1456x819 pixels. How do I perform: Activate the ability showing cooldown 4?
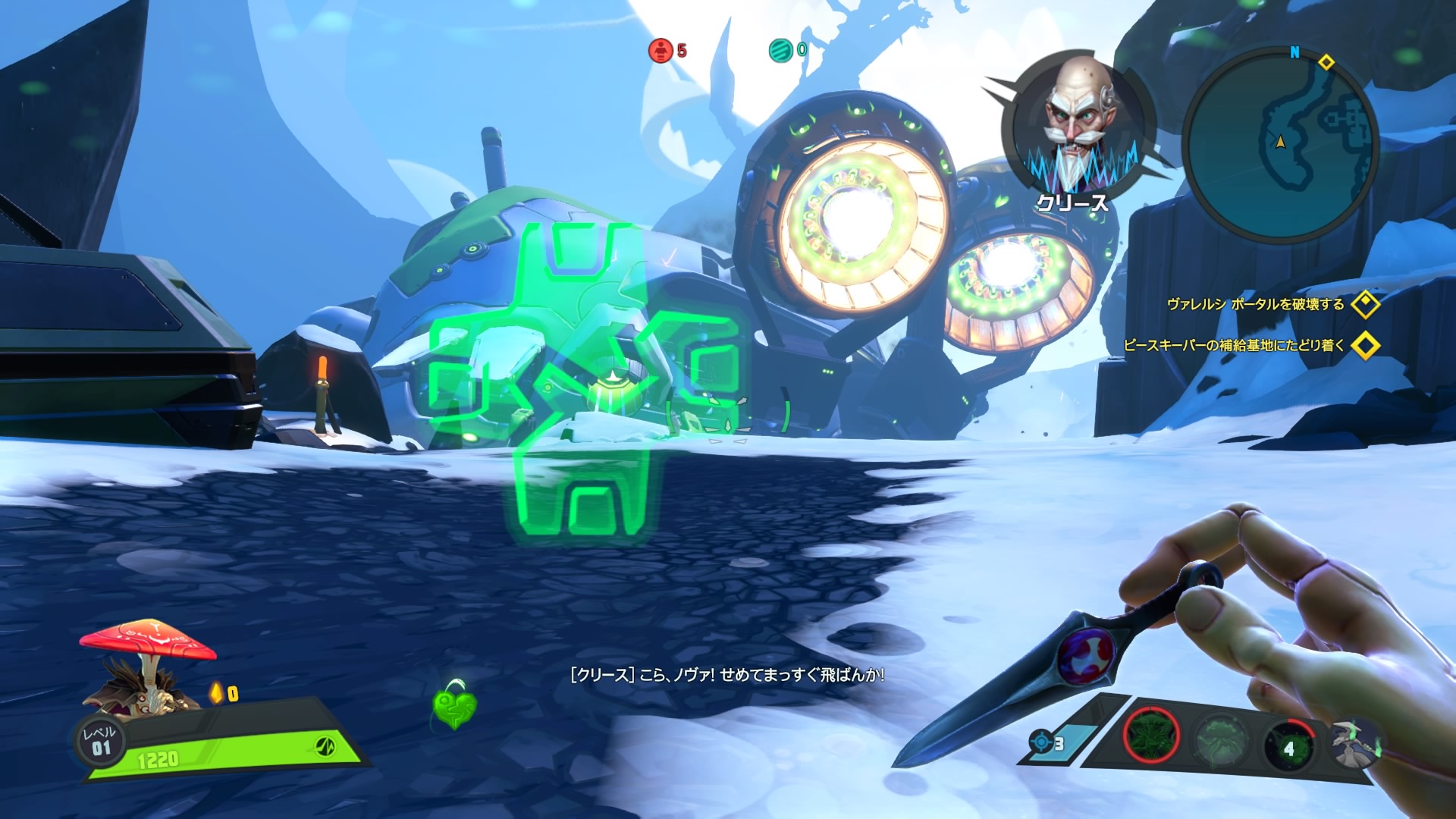(1288, 746)
